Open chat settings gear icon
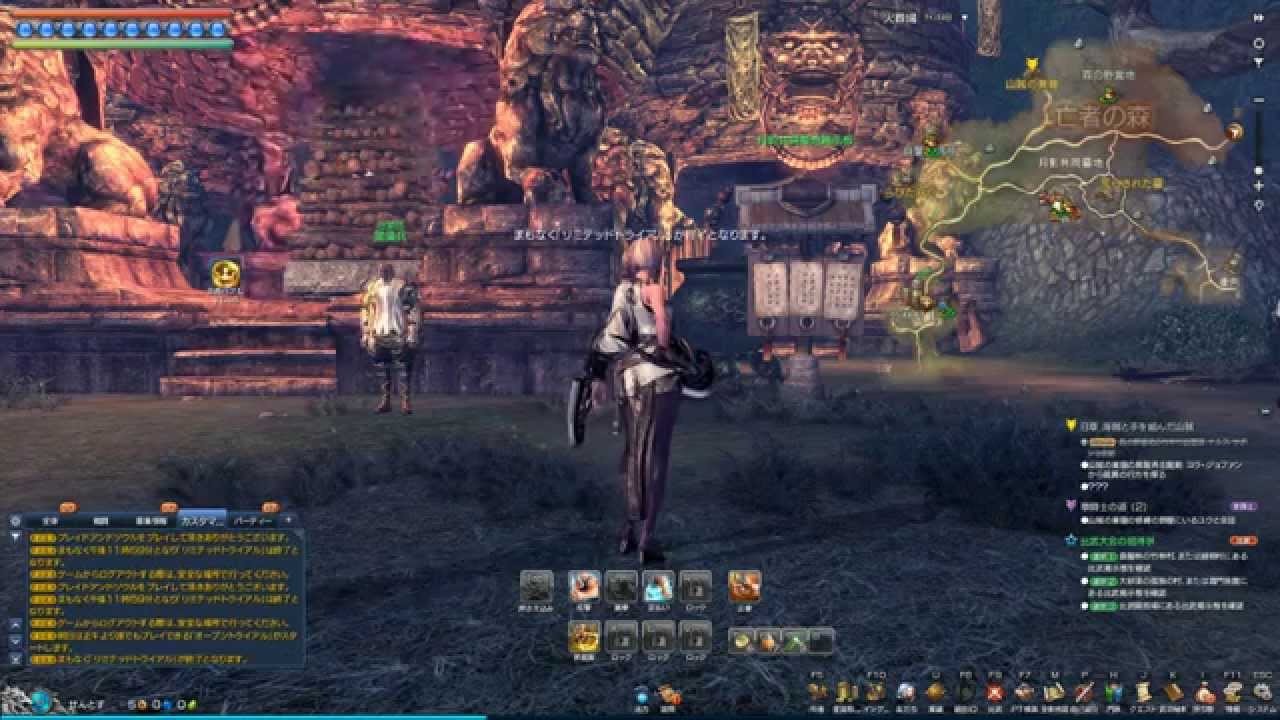1280x720 pixels. (x=15, y=521)
